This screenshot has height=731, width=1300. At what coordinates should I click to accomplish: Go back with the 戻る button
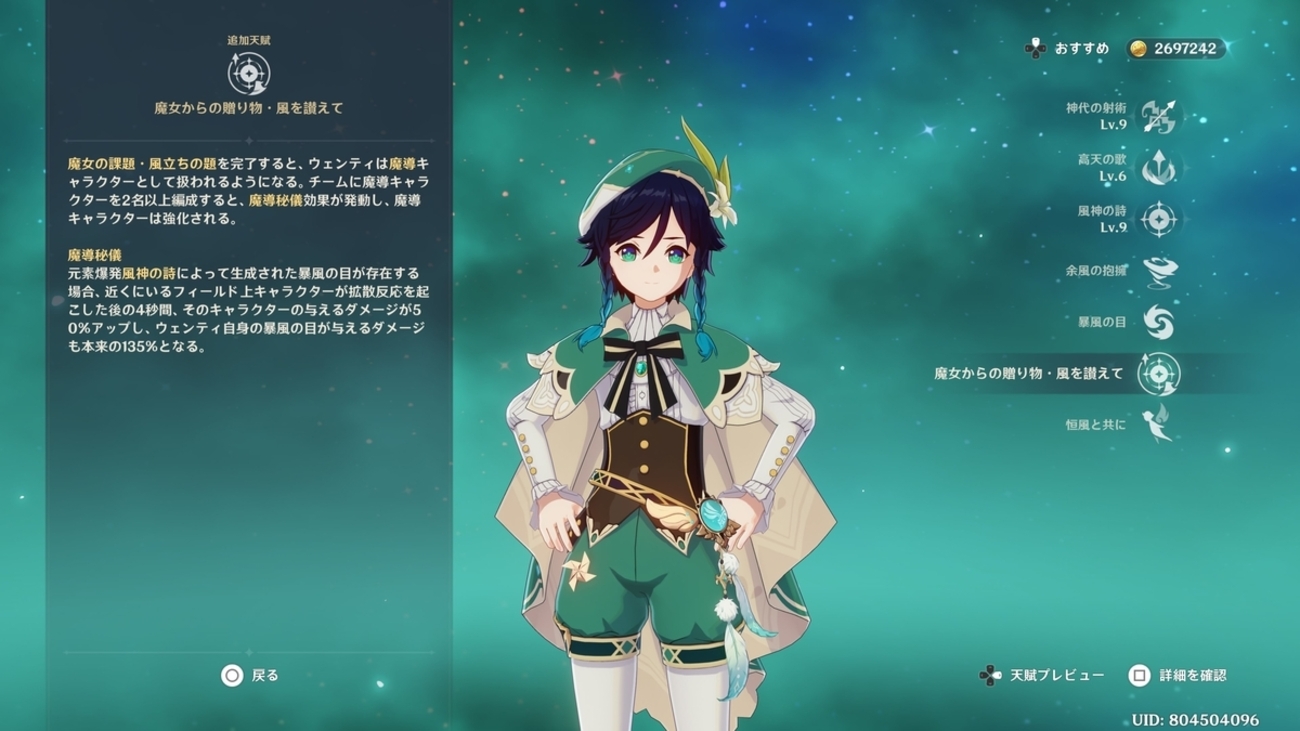250,676
